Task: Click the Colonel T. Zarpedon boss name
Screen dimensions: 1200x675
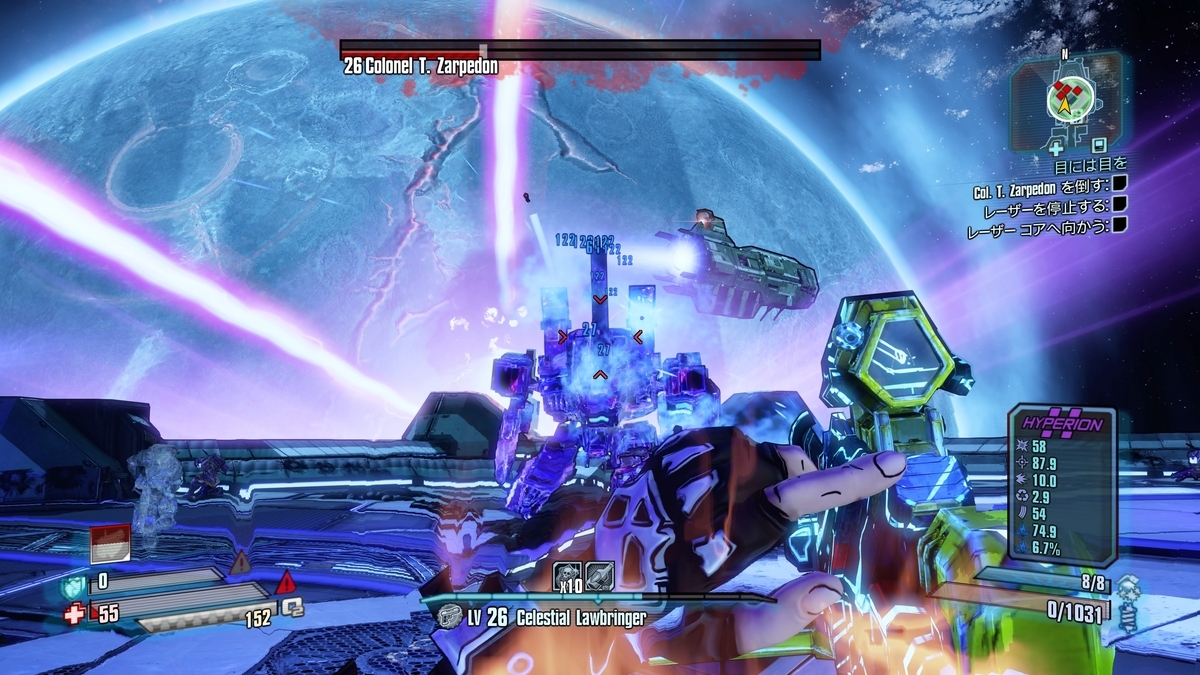Action: pyautogui.click(x=420, y=67)
